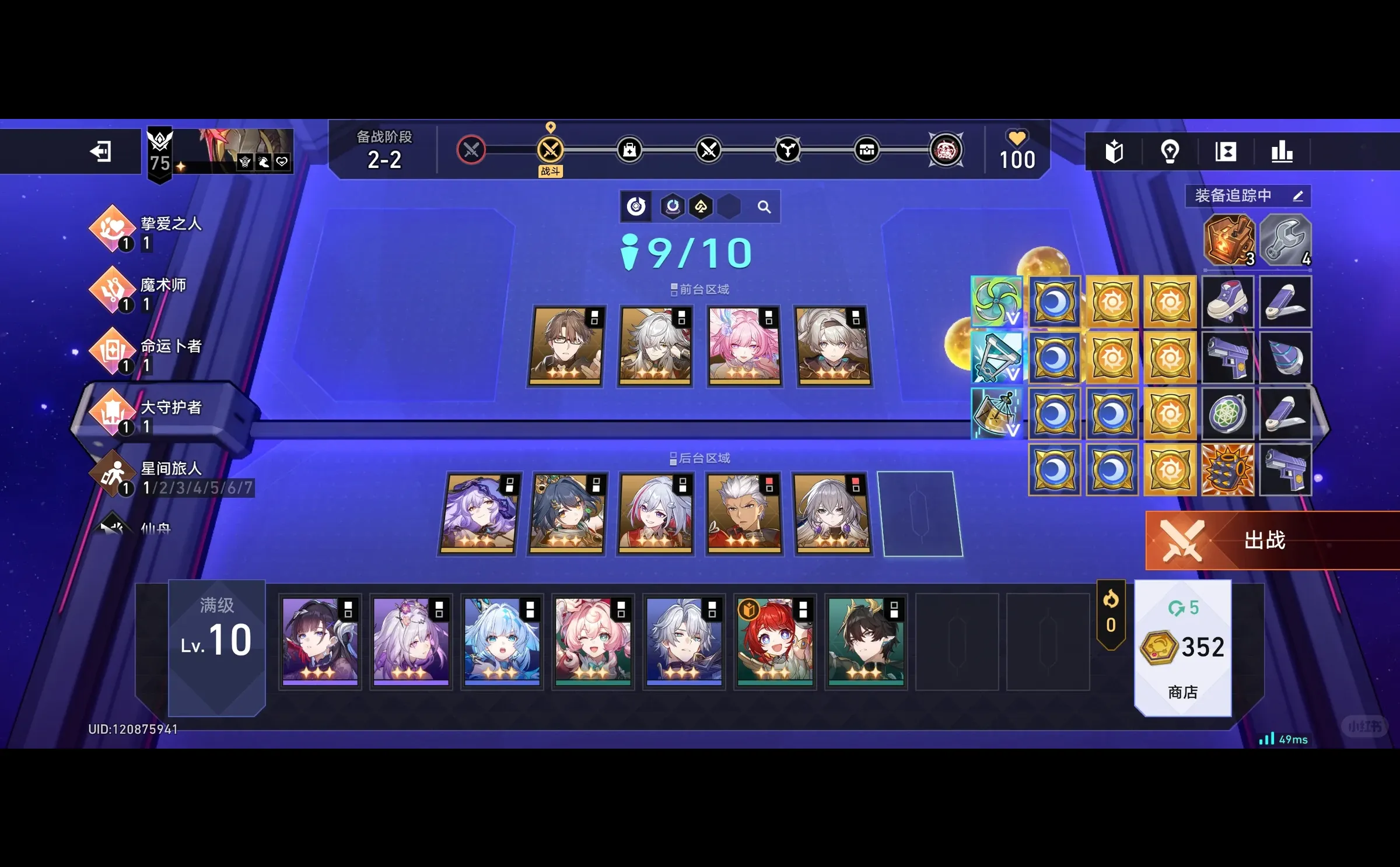This screenshot has width=1400, height=867.
Task: Click the lightbulb hint icon
Action: tap(1171, 151)
